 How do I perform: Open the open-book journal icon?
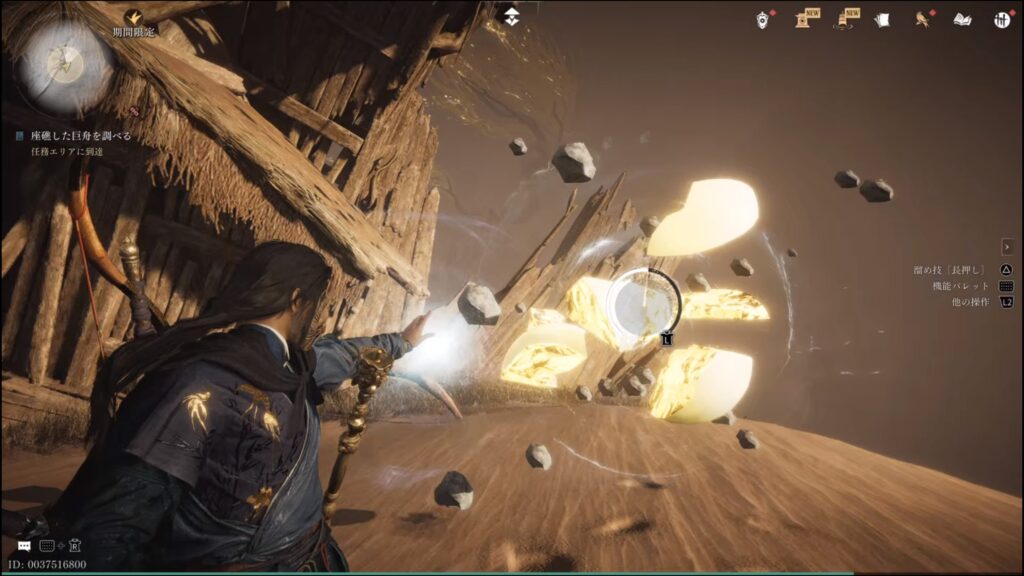coord(962,19)
